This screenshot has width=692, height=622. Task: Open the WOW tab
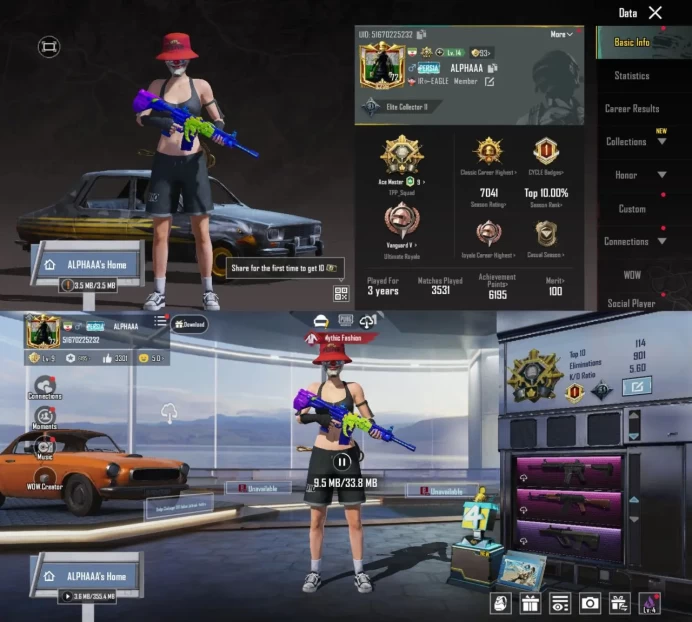[632, 274]
